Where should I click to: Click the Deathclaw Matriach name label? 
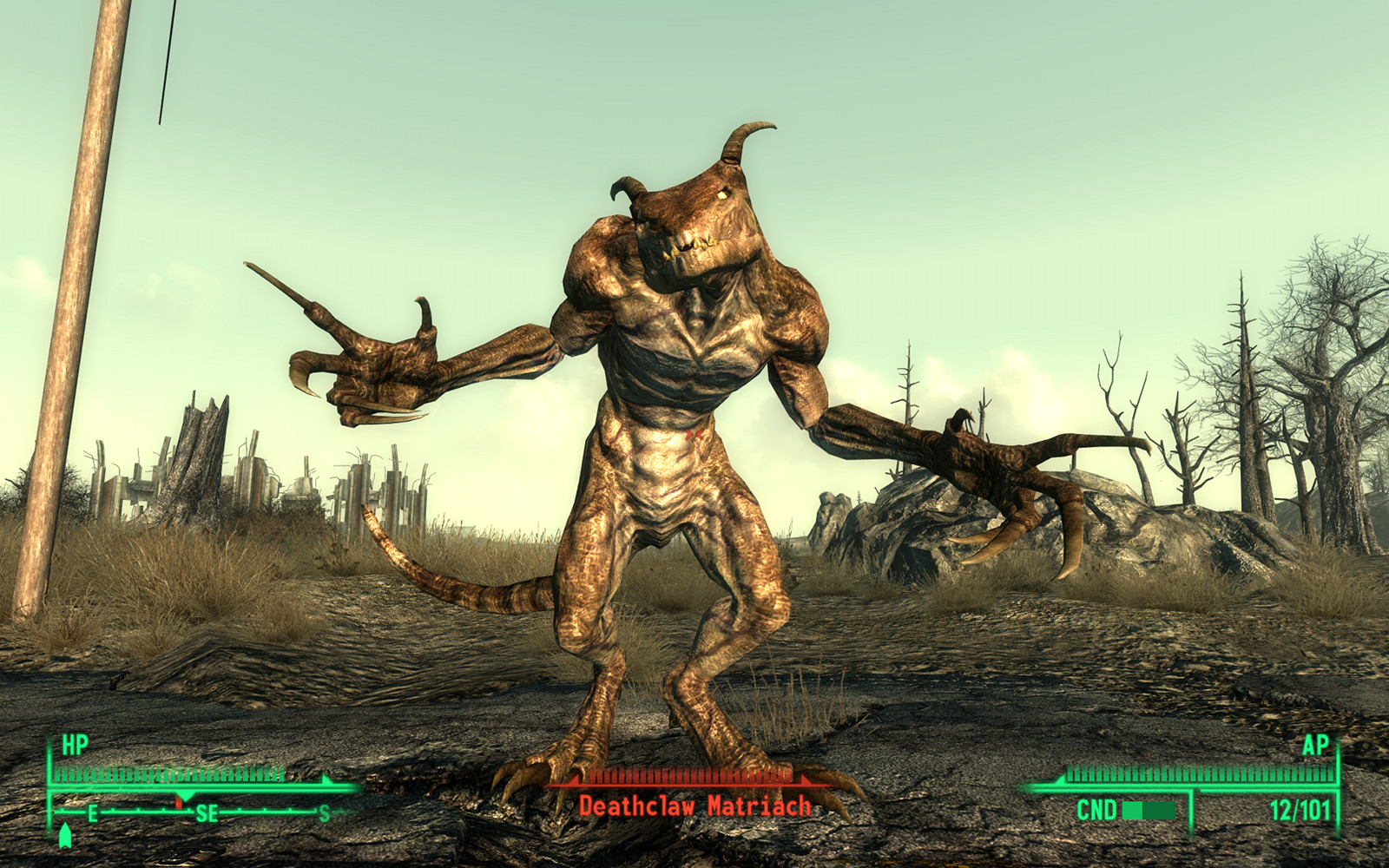[x=694, y=804]
